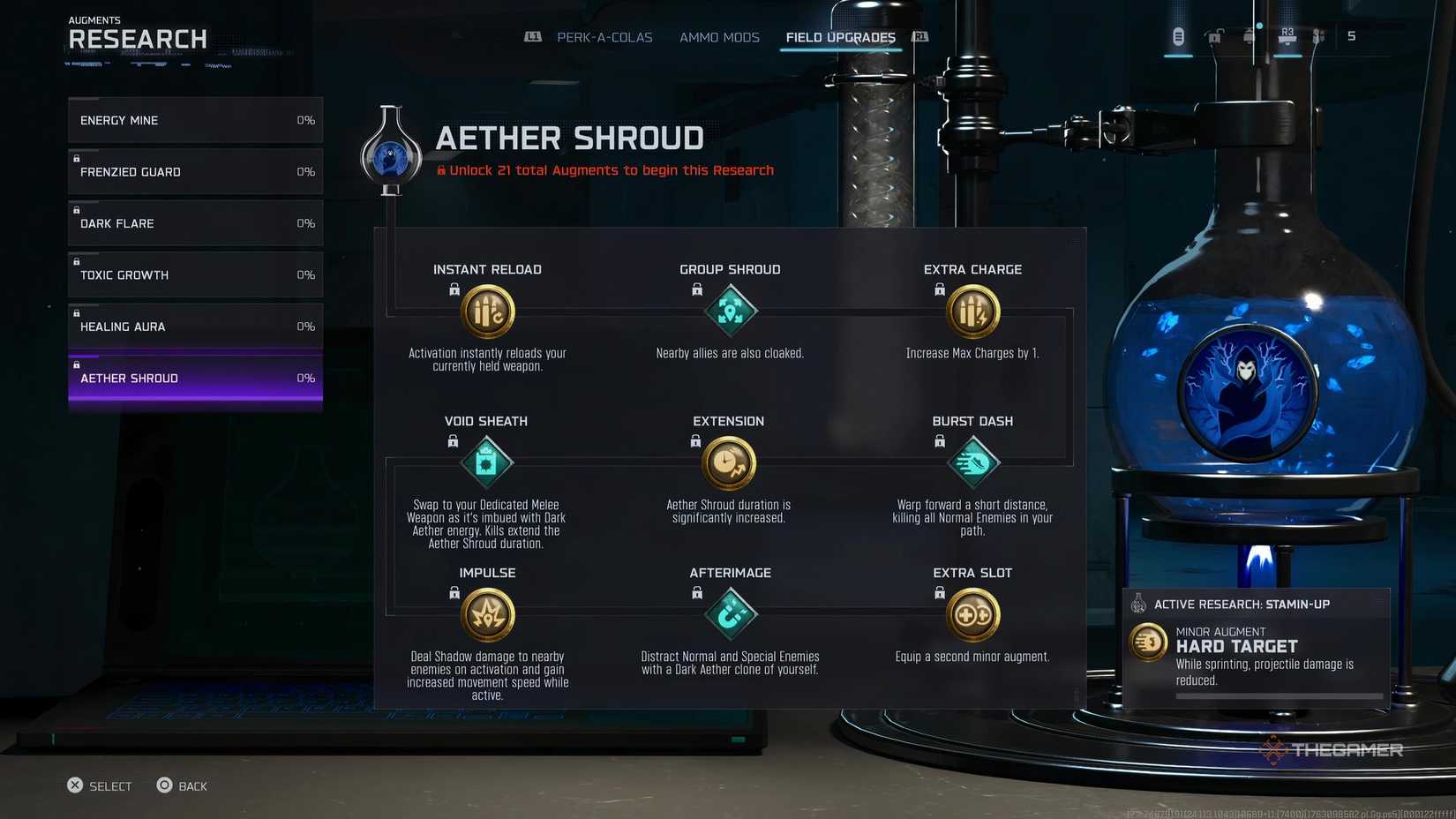Click the Group Shroud augment icon
The width and height of the screenshot is (1456, 819).
point(730,312)
